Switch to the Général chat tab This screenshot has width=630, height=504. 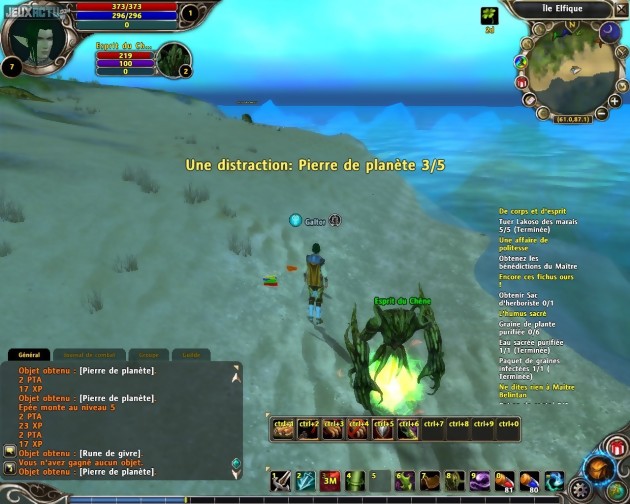[29, 355]
